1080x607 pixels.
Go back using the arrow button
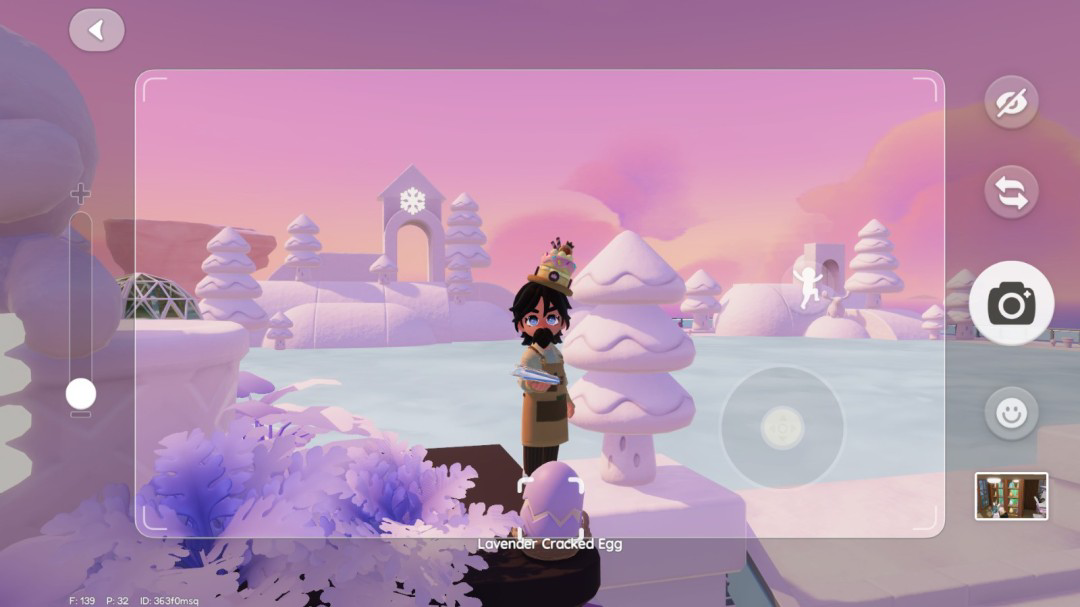coord(97,31)
